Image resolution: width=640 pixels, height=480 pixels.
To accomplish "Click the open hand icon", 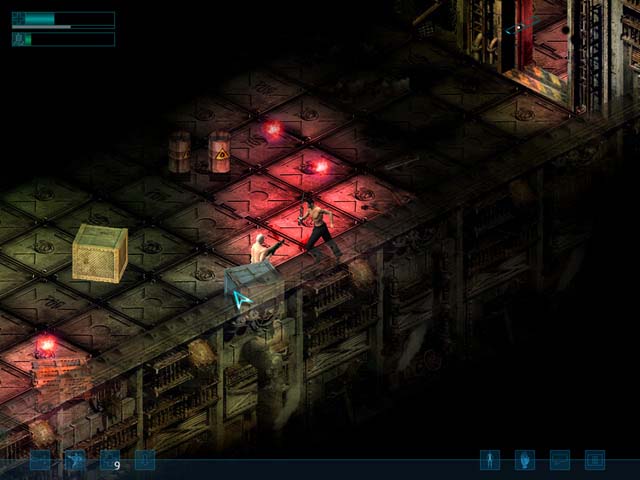I will 525,460.
